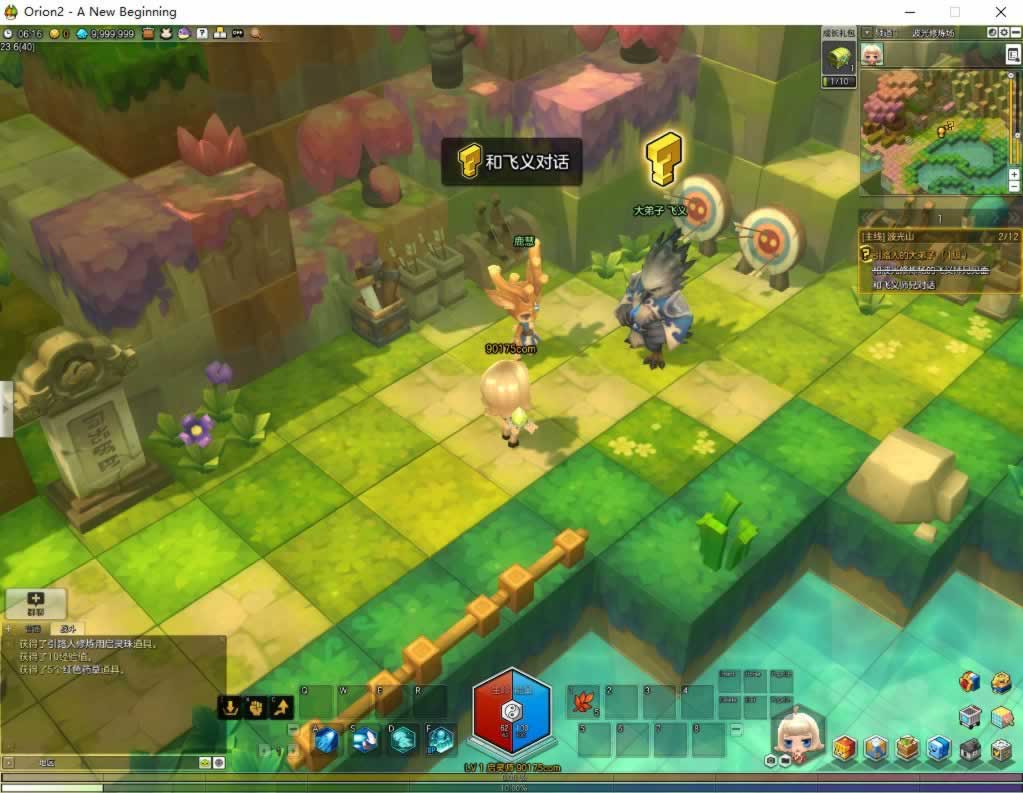The image size is (1023, 793).
Task: Open the minimap settings gear
Action: click(x=1003, y=33)
